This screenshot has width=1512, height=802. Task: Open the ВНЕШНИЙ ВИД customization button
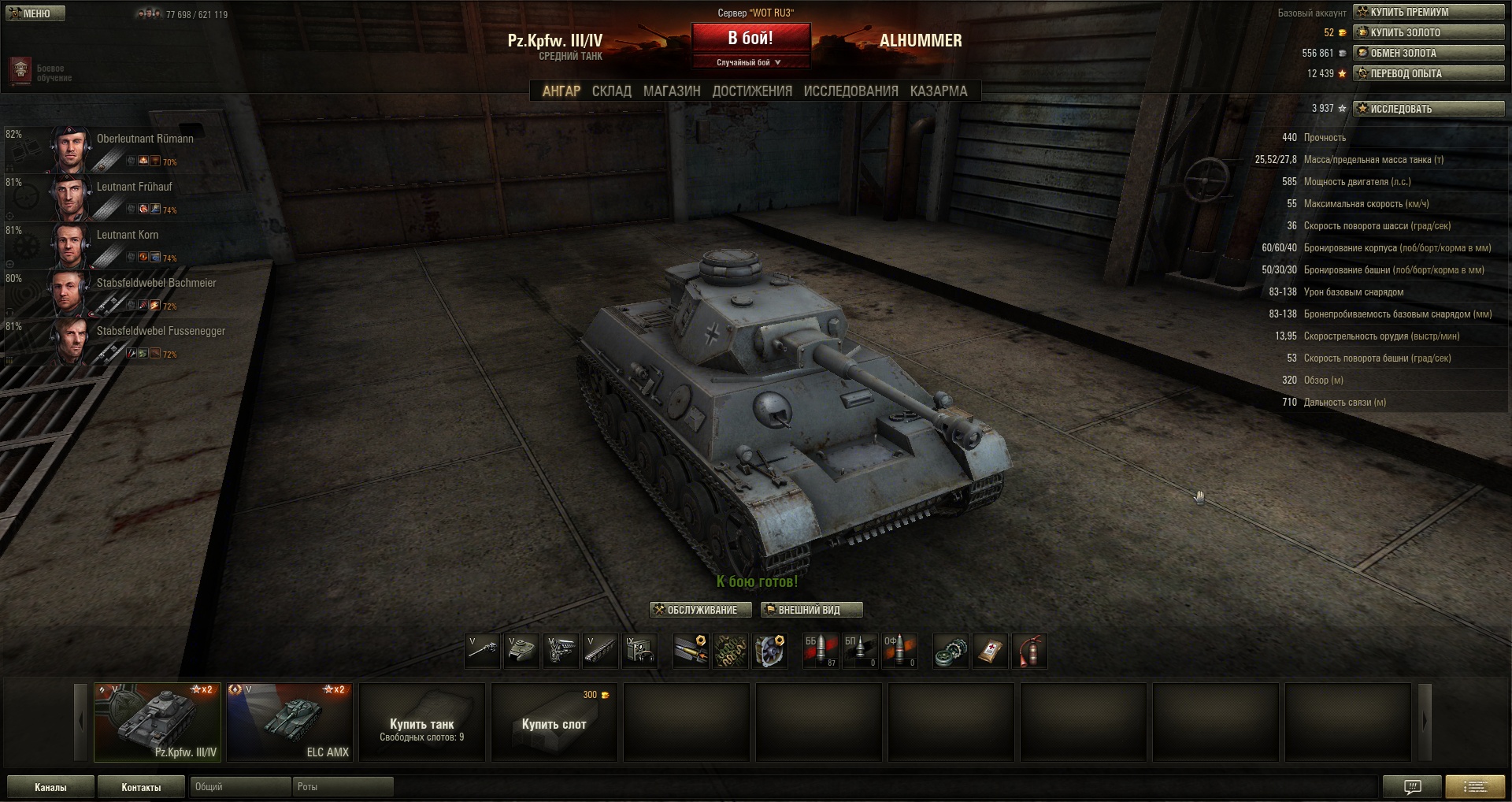pyautogui.click(x=811, y=610)
